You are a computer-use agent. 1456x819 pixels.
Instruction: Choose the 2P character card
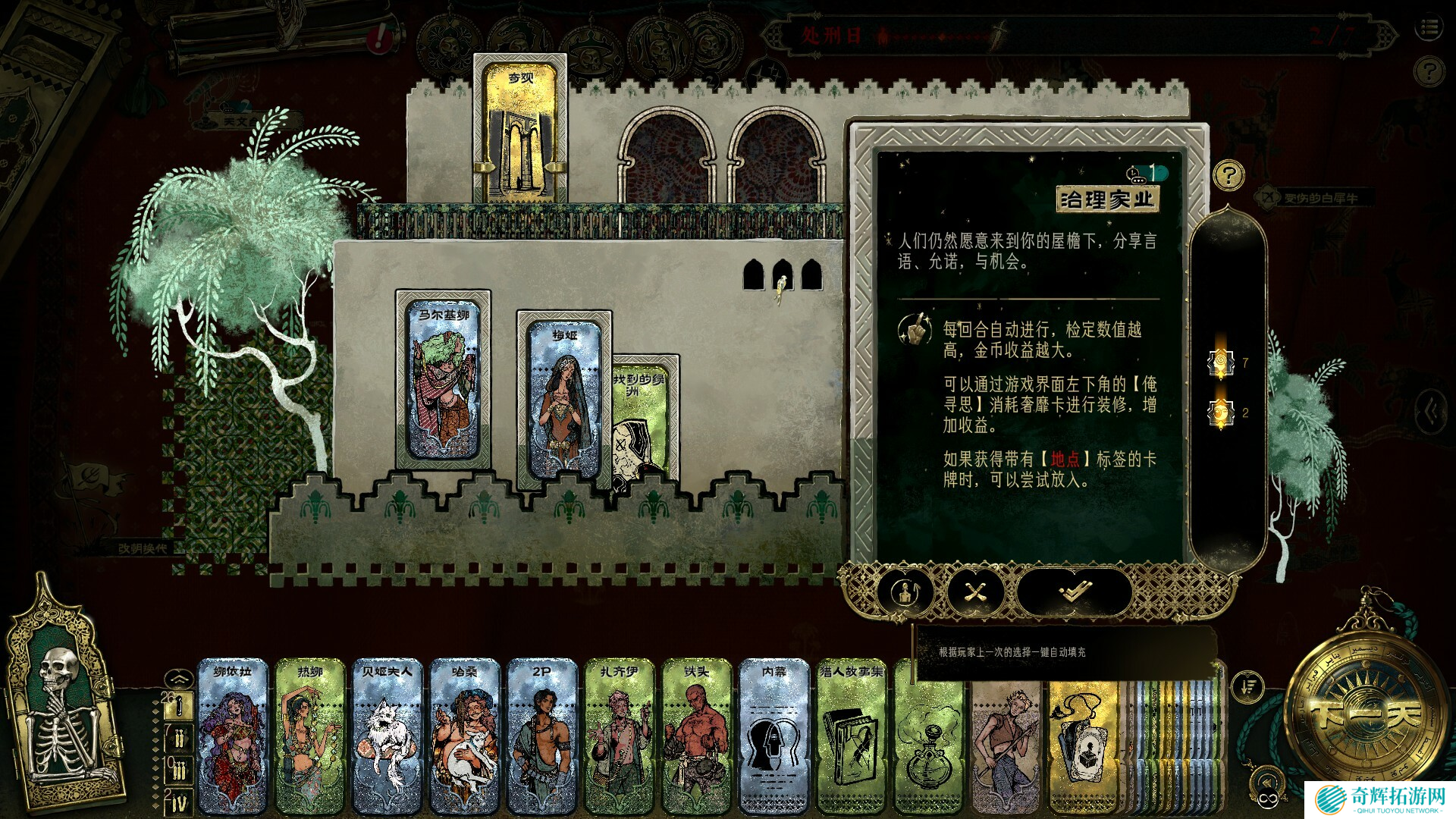pyautogui.click(x=542, y=736)
